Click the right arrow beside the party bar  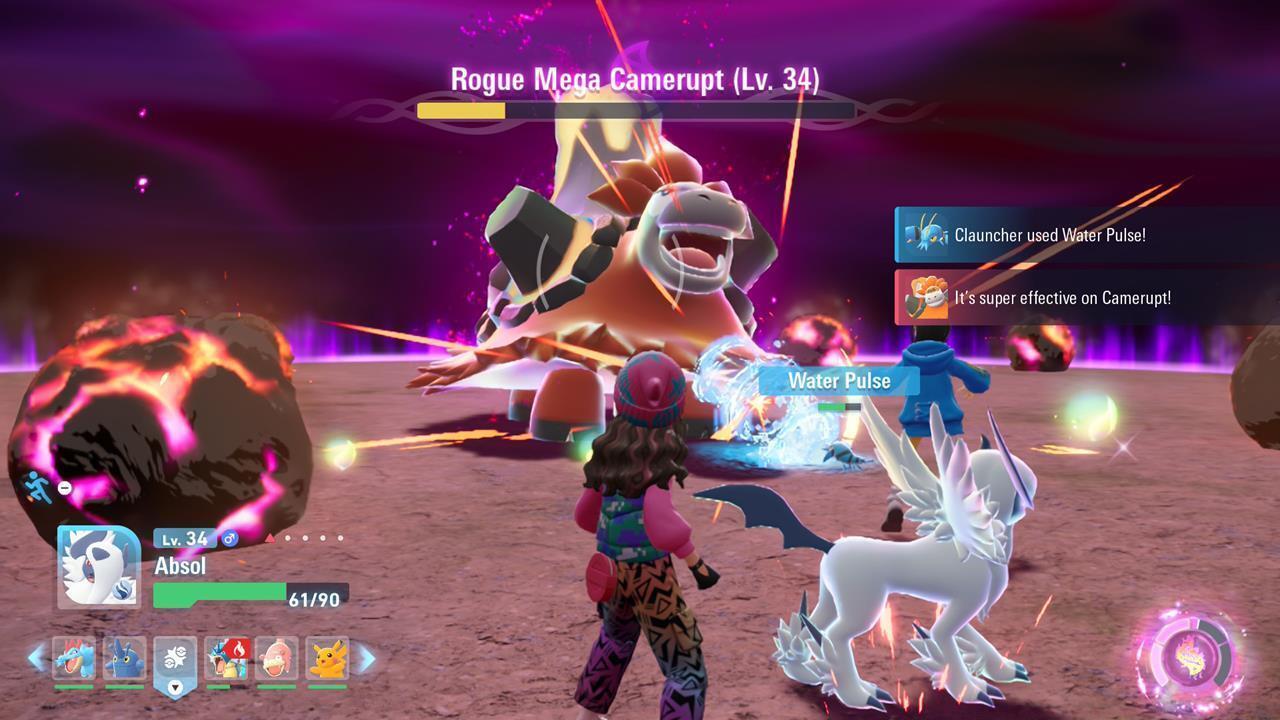click(x=368, y=657)
